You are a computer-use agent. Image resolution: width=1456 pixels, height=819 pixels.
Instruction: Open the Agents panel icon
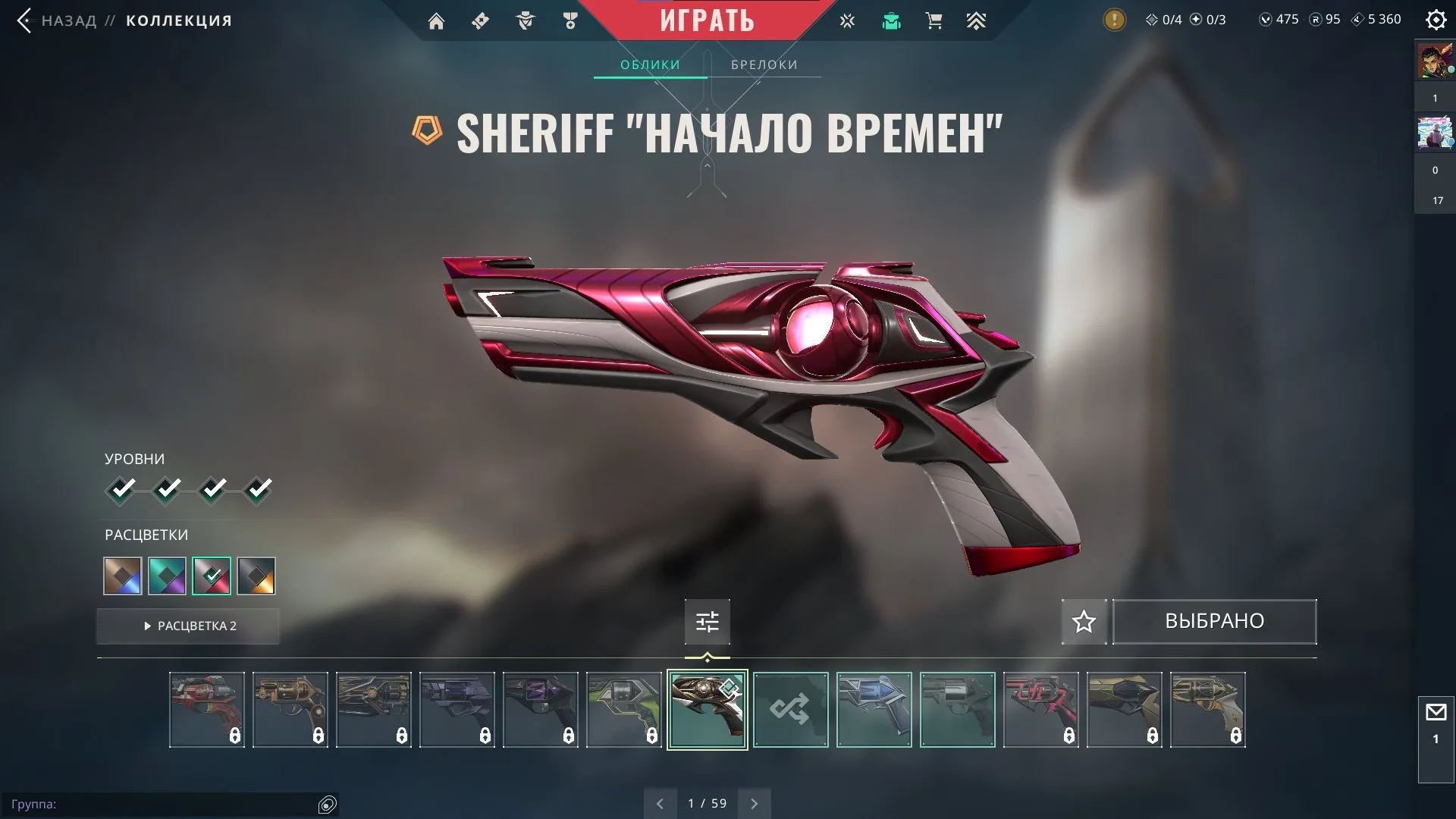(523, 20)
